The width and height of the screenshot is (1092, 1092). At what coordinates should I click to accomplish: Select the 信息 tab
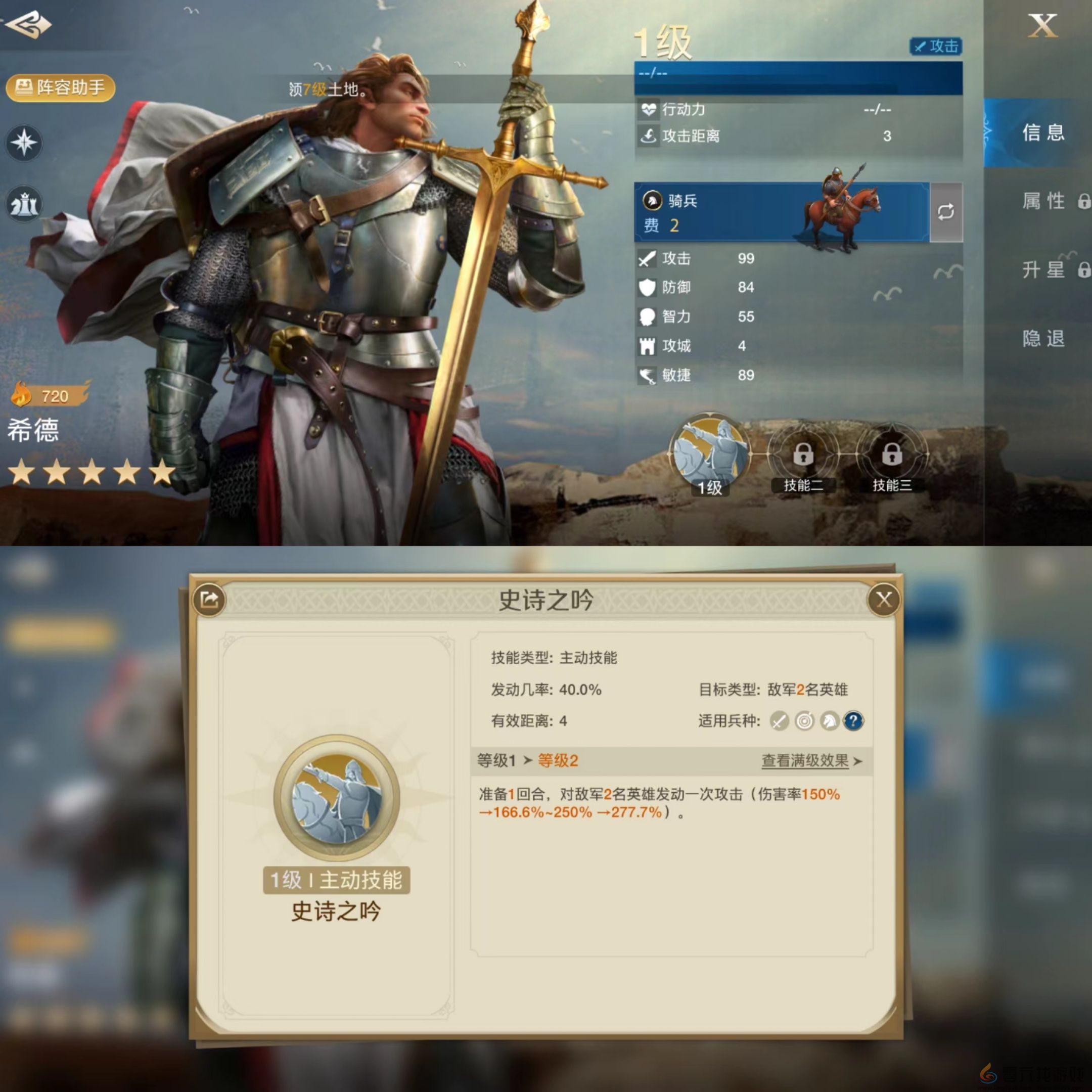(1043, 134)
